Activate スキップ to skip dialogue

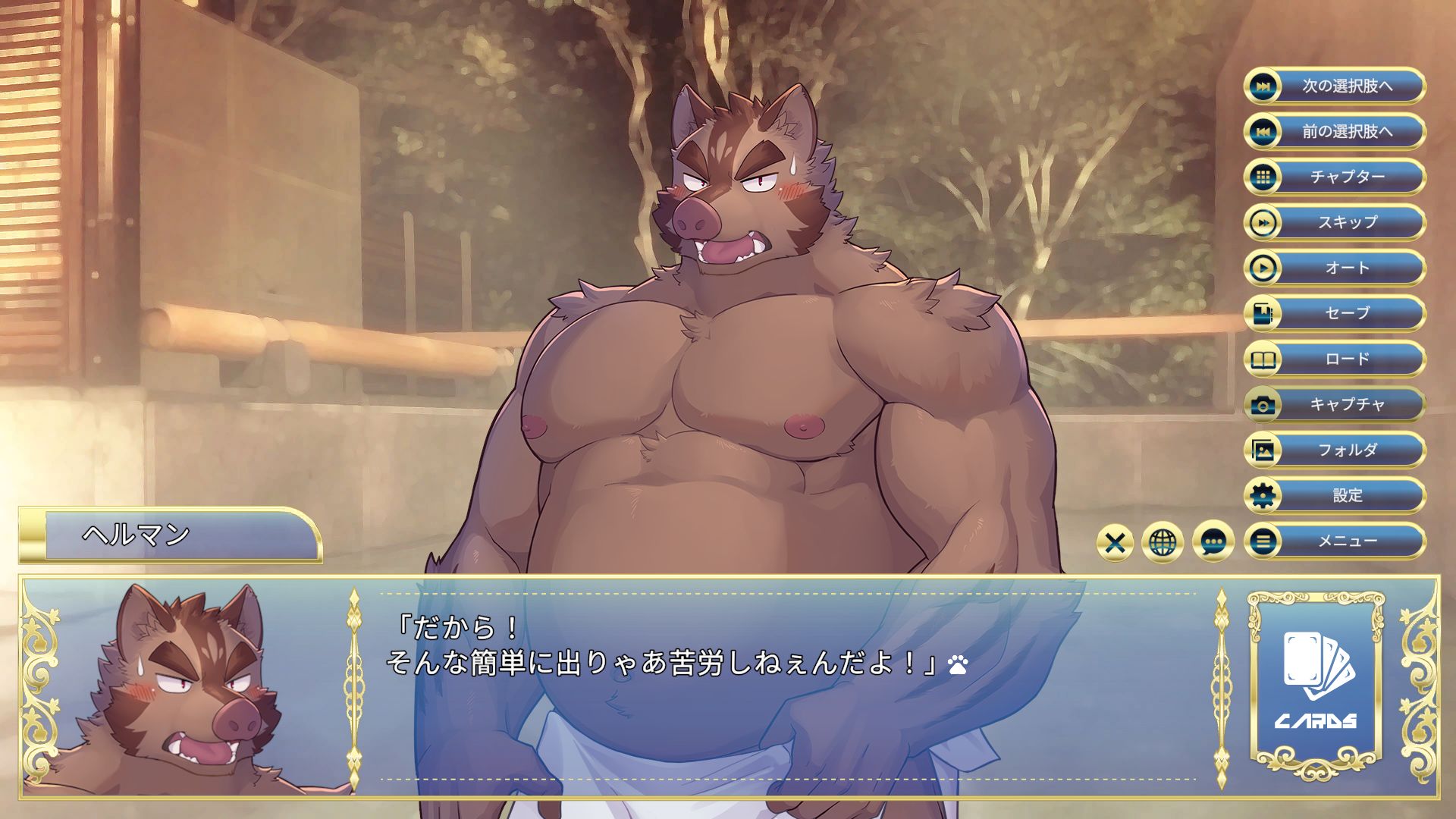1335,222
